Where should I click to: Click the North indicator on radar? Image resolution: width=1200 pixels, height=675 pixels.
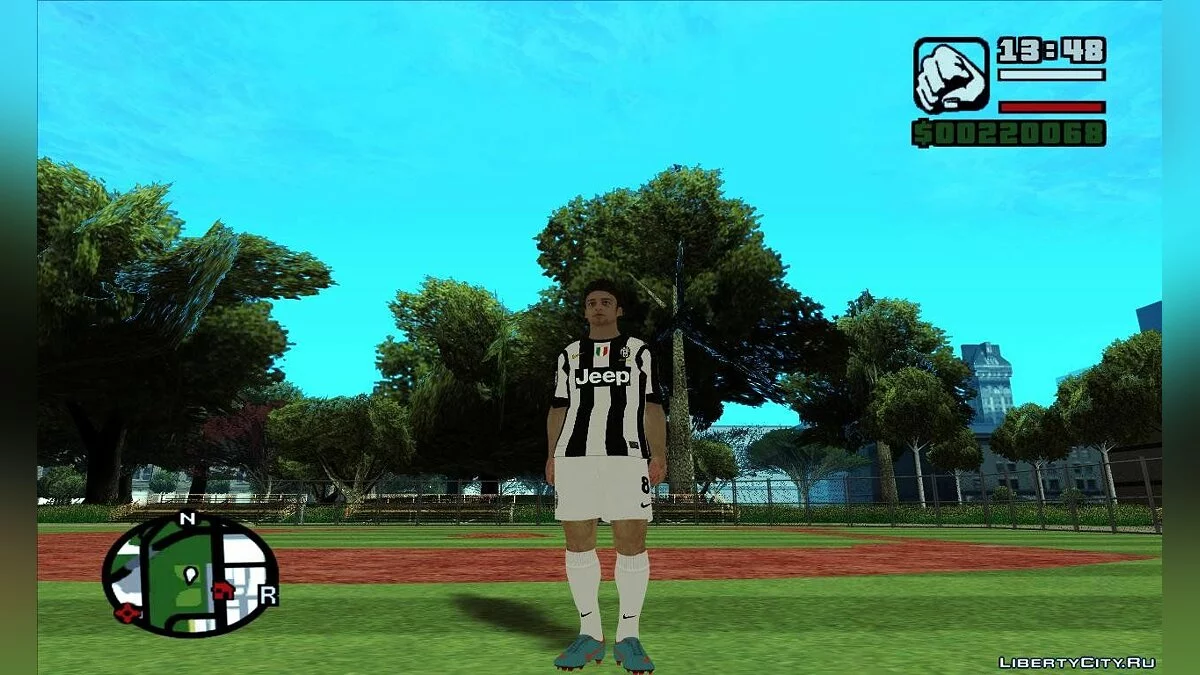186,518
